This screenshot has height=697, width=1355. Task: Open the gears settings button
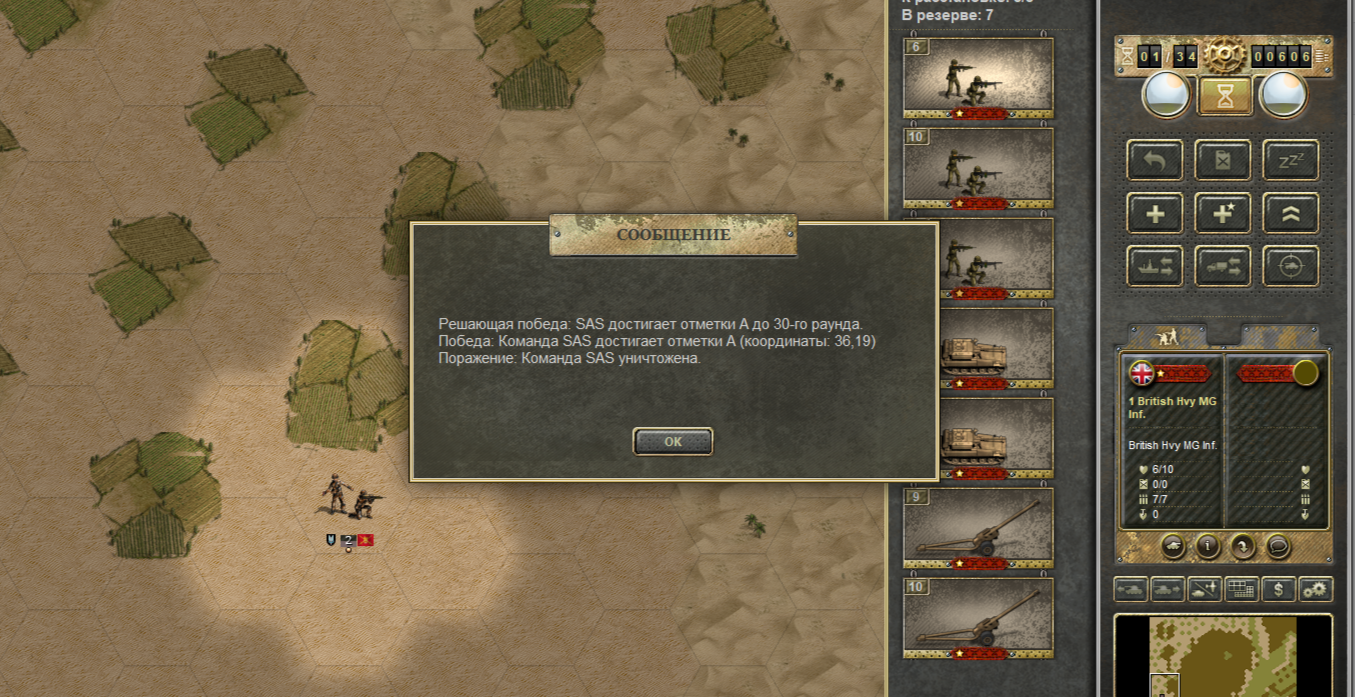(1315, 589)
